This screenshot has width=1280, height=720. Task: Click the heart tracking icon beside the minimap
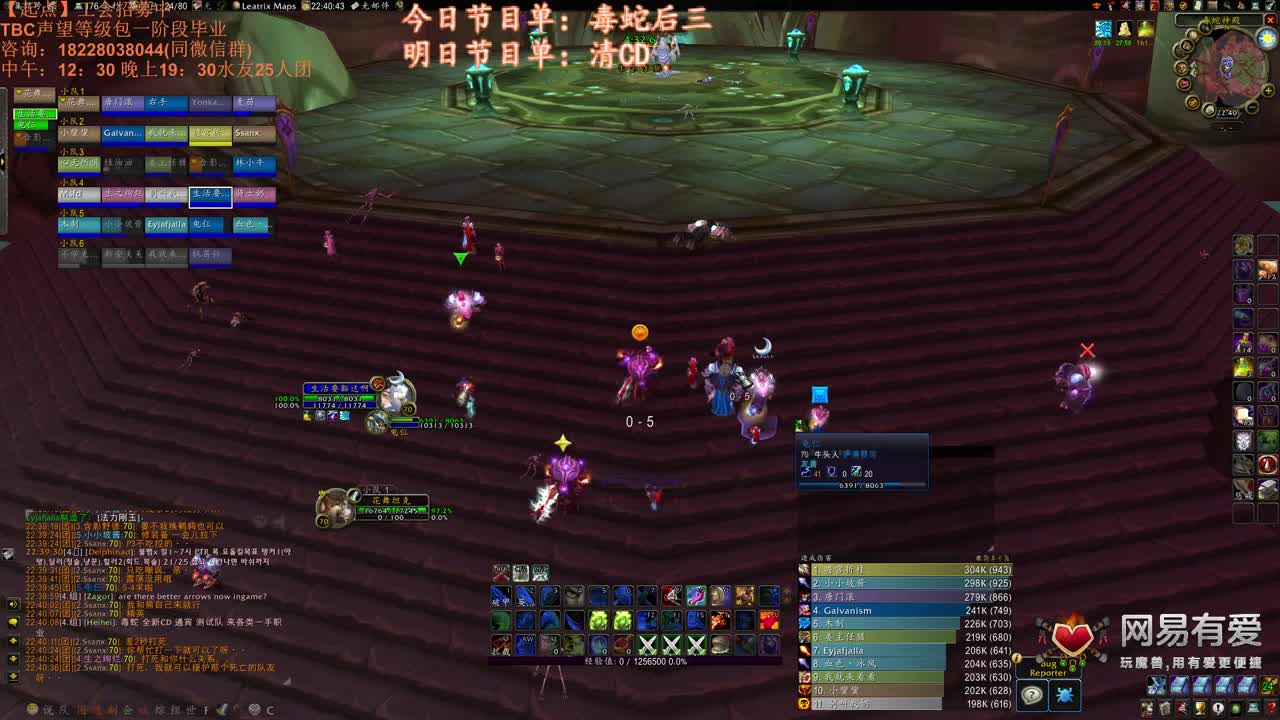(x=1184, y=83)
